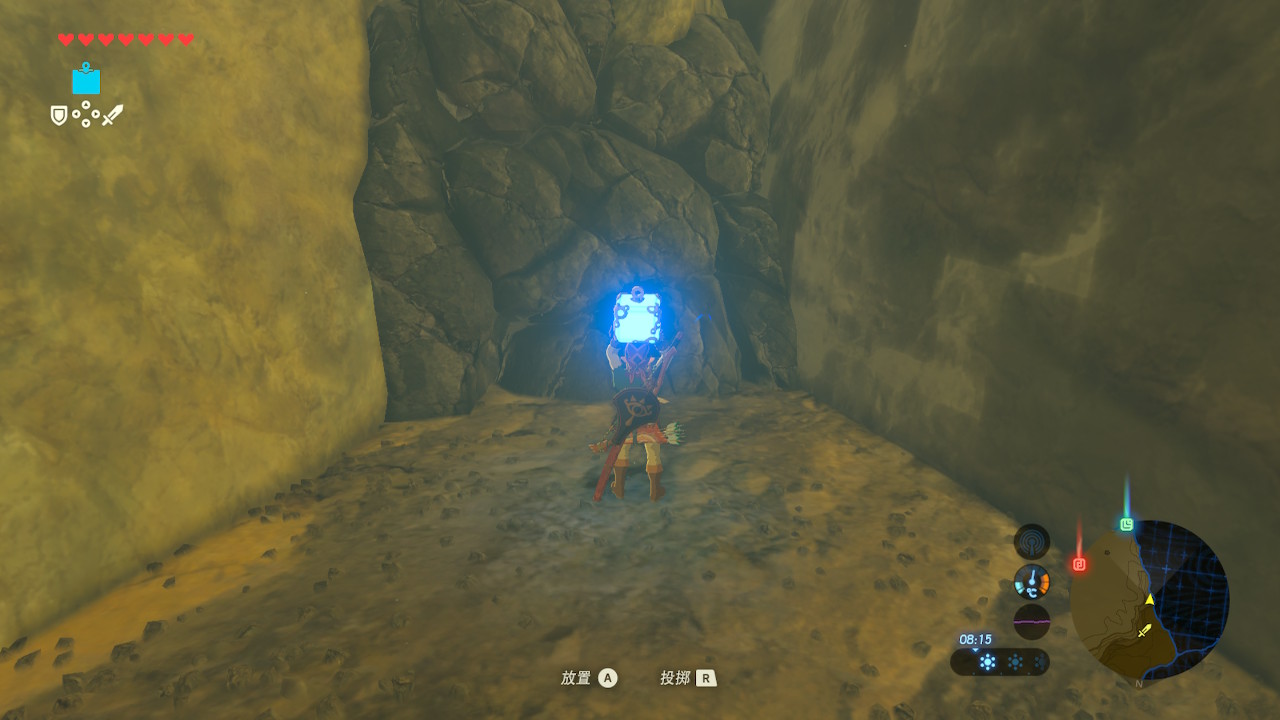Click the yellow sword marker on the minimap

pyautogui.click(x=1145, y=631)
